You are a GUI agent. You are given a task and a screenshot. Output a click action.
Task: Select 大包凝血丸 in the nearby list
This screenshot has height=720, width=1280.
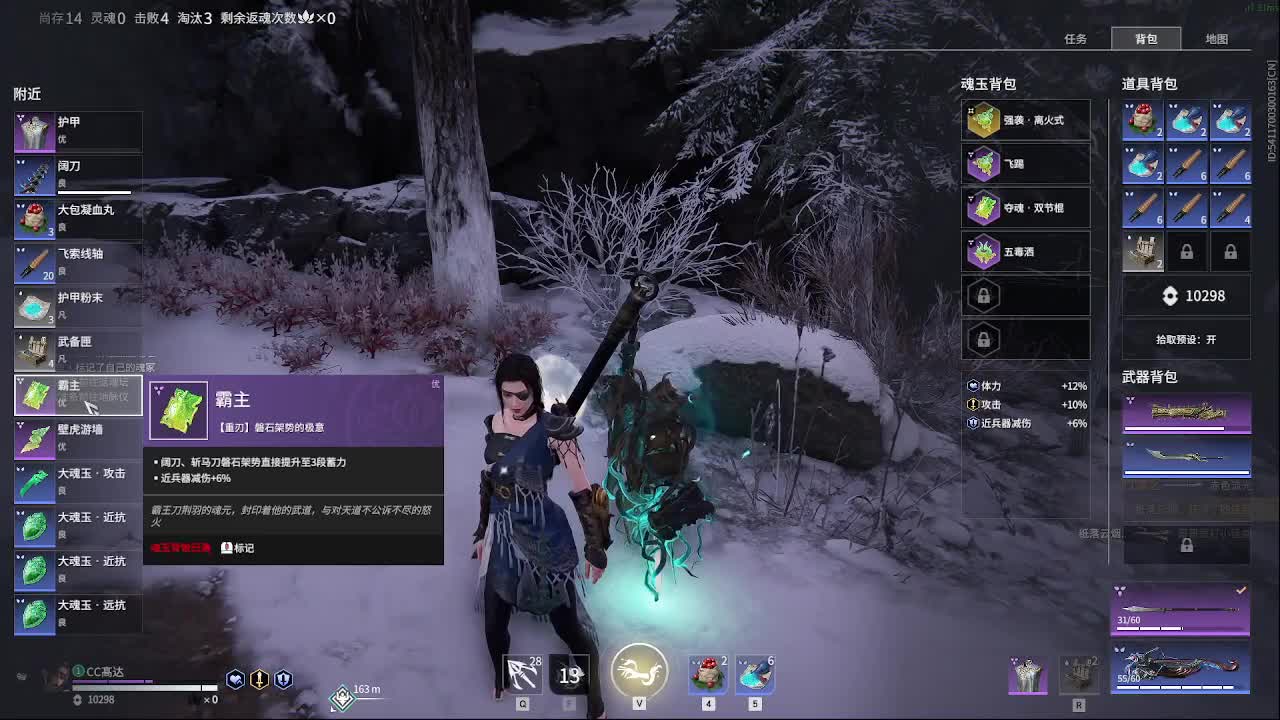(78, 219)
